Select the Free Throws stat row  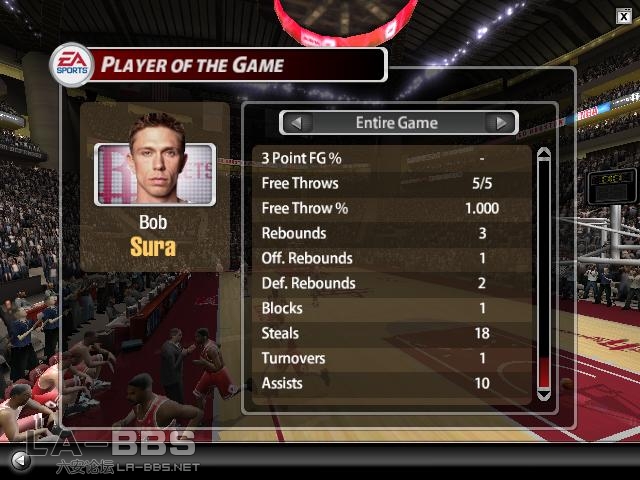point(390,183)
